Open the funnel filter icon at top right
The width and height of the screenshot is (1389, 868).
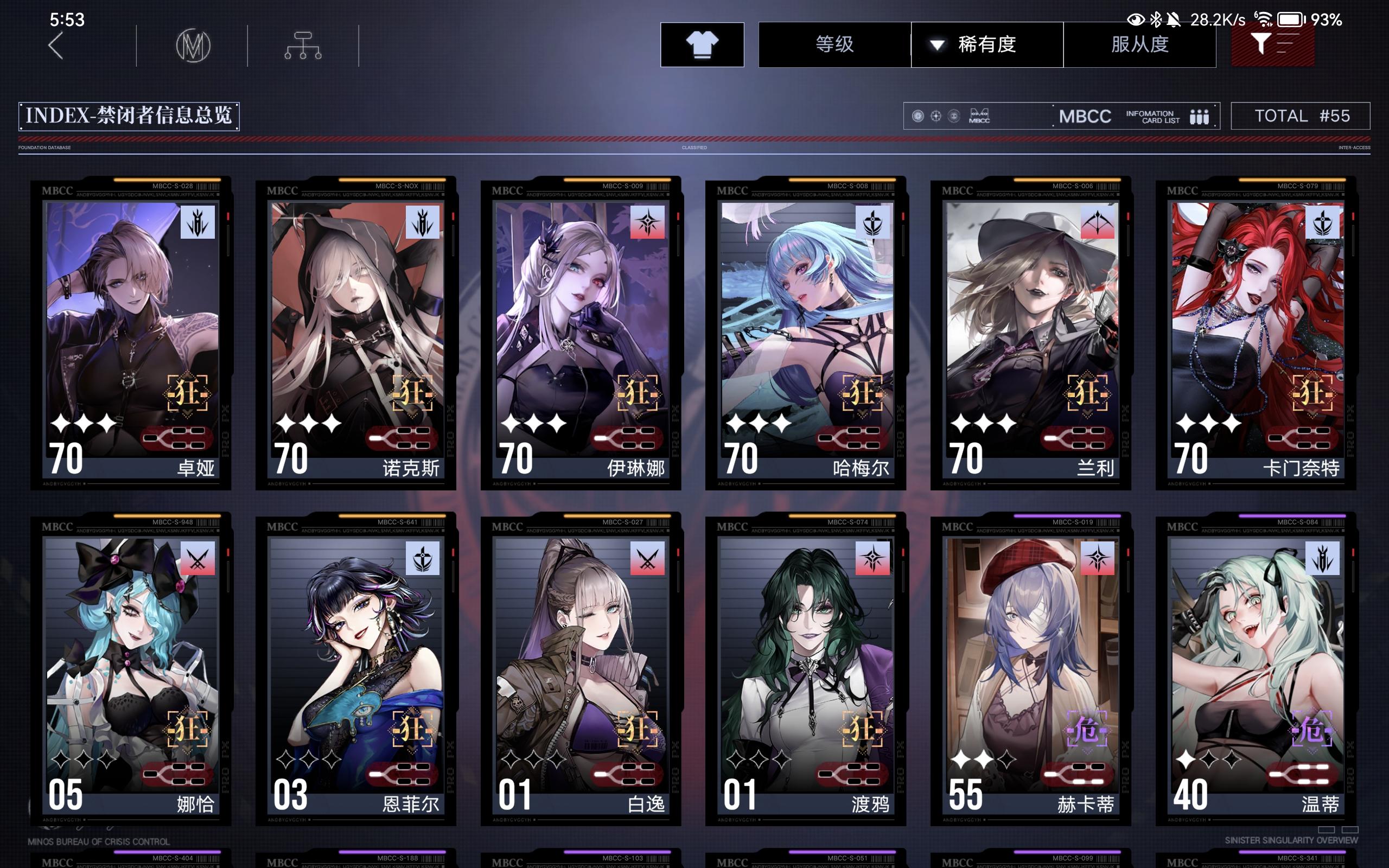point(1273,45)
